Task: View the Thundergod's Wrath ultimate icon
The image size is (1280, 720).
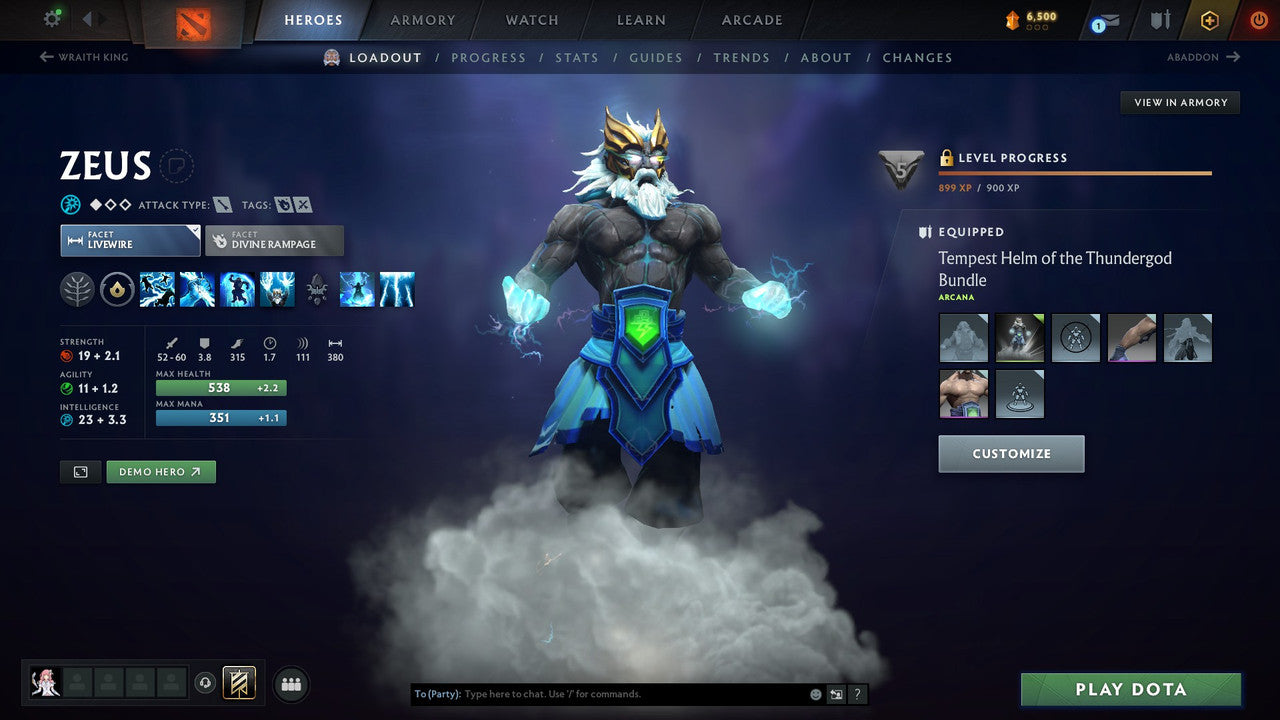Action: pyautogui.click(x=398, y=289)
